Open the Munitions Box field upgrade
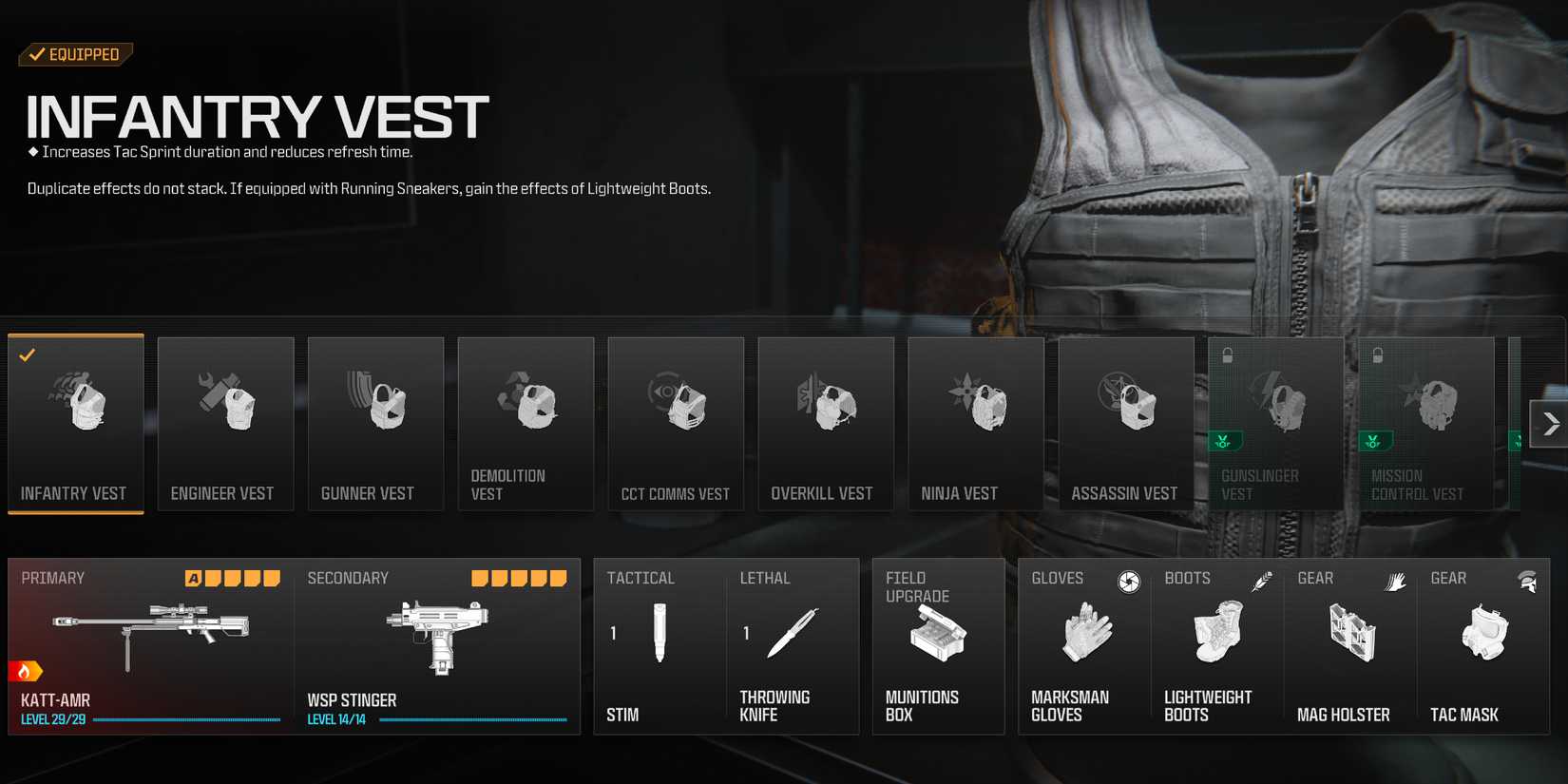Image resolution: width=1568 pixels, height=784 pixels. pos(938,646)
